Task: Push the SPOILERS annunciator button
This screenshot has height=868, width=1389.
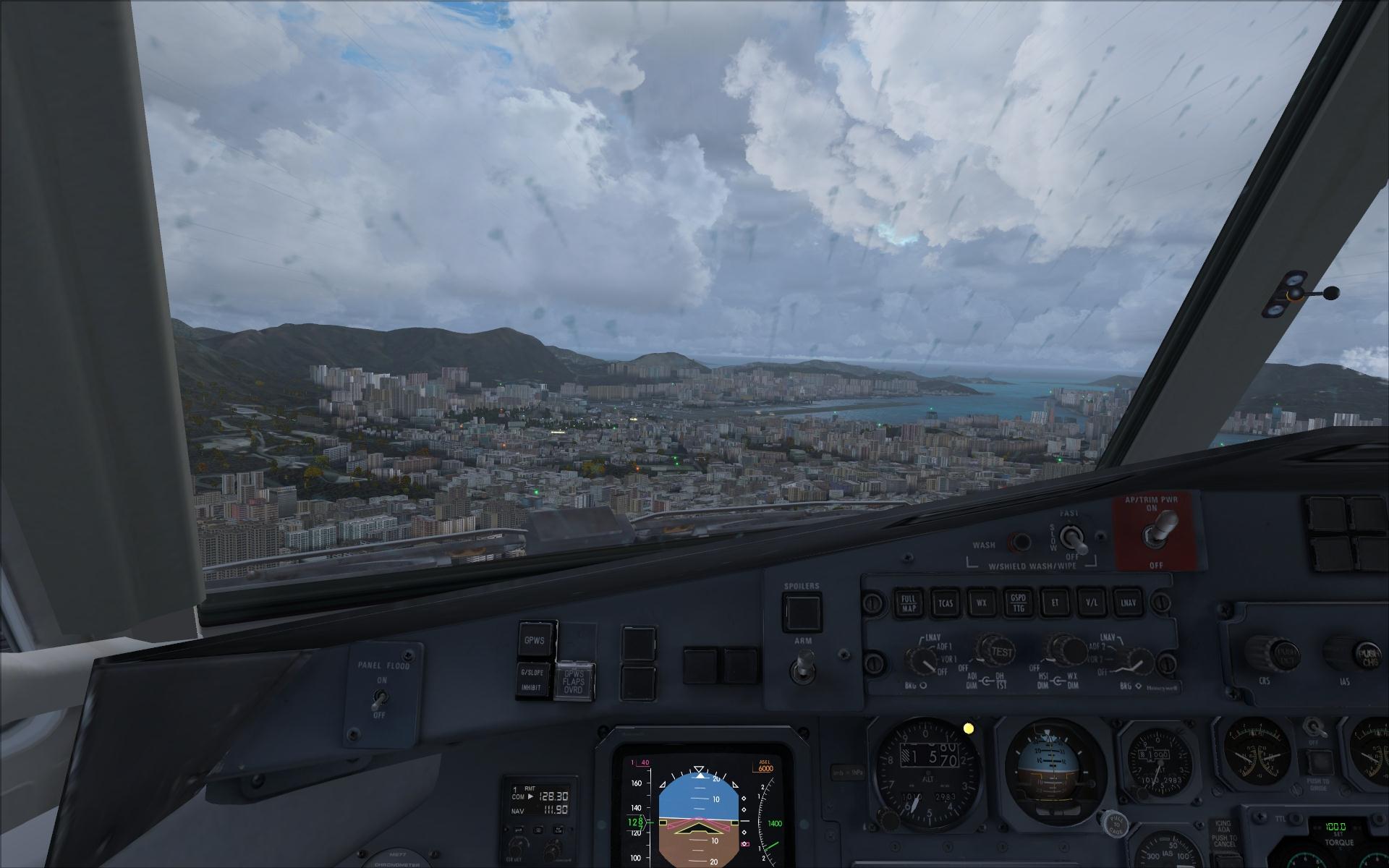Action: (x=802, y=612)
